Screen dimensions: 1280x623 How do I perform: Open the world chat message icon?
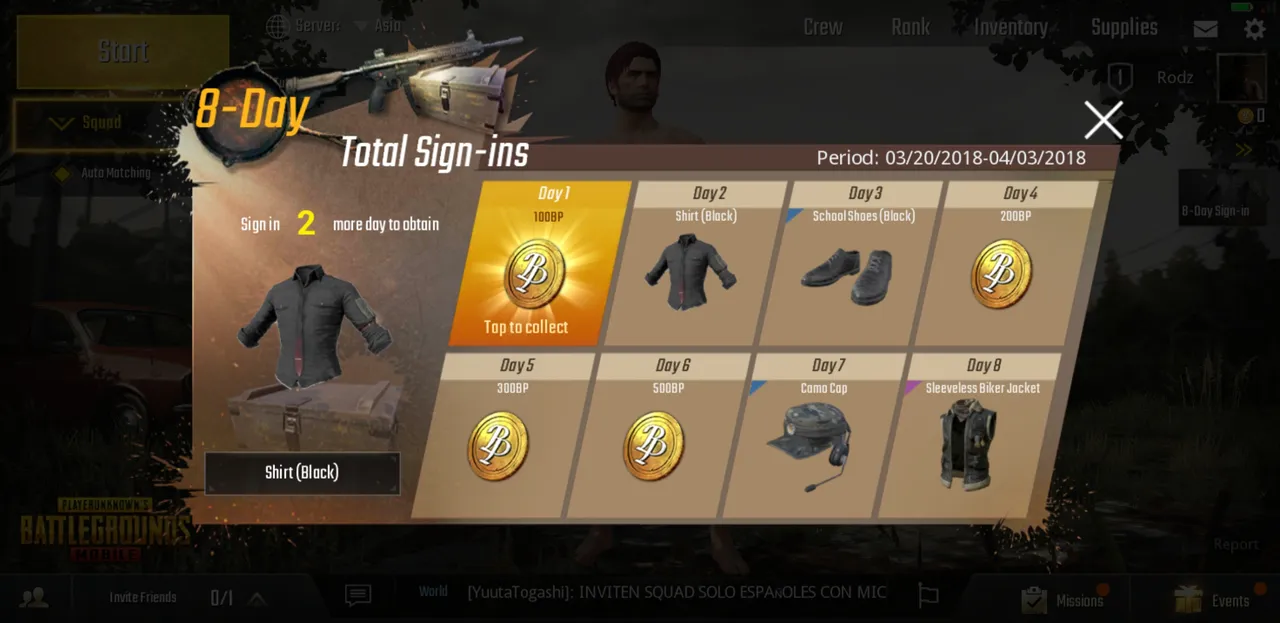(357, 596)
